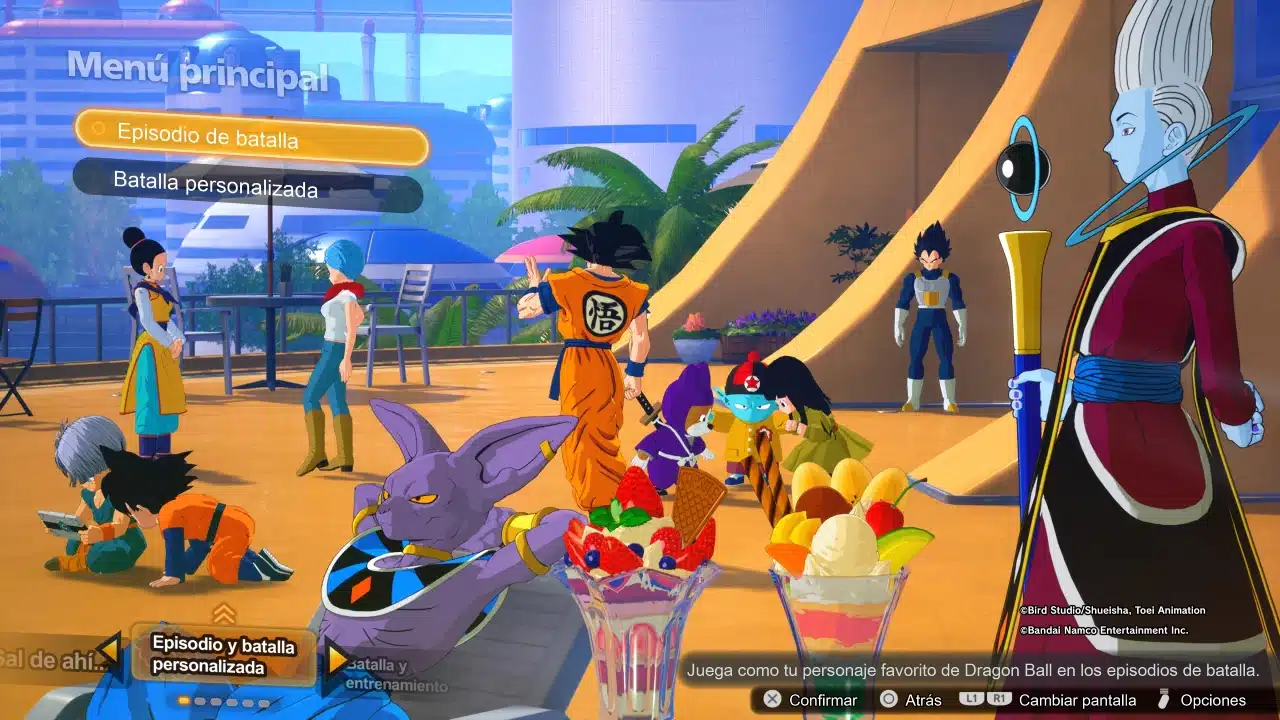The width and height of the screenshot is (1280, 720).
Task: Click the orange bullet on "Episodio de batalla"
Action: coord(100,131)
